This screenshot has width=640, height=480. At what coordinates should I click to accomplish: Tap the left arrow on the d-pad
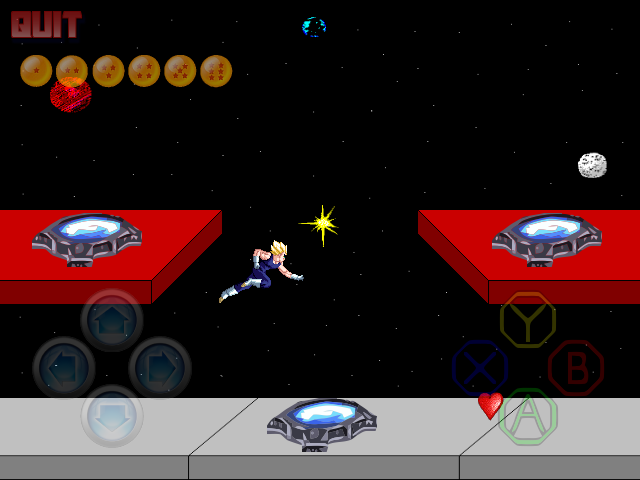[x=64, y=367]
